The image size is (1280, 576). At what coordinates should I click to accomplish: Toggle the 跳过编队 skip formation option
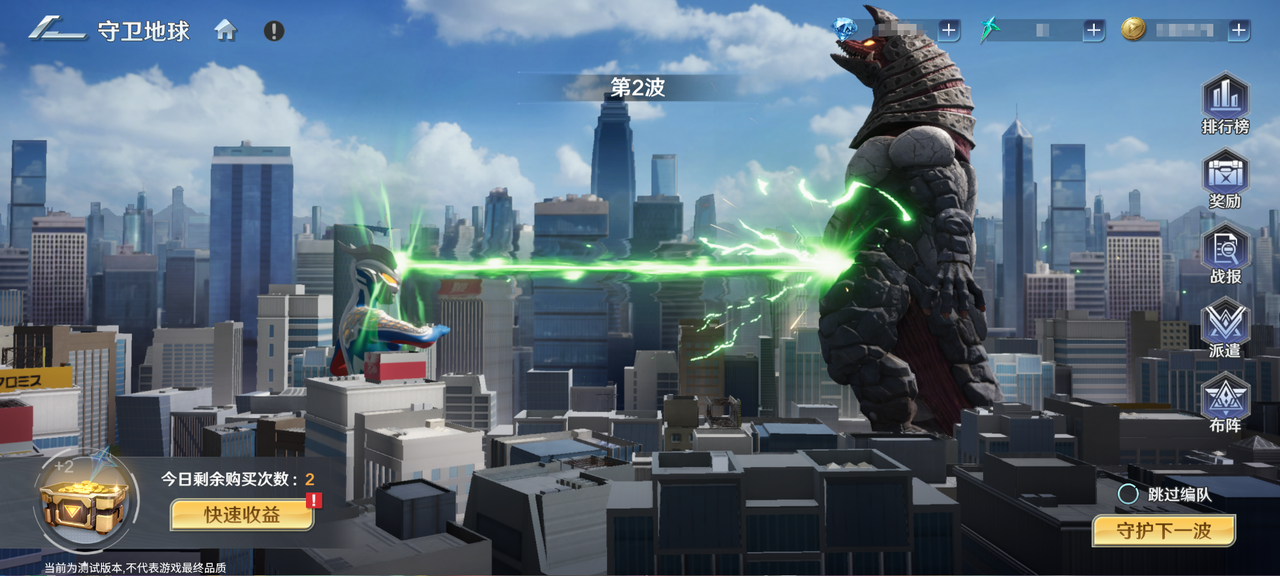tap(1128, 493)
